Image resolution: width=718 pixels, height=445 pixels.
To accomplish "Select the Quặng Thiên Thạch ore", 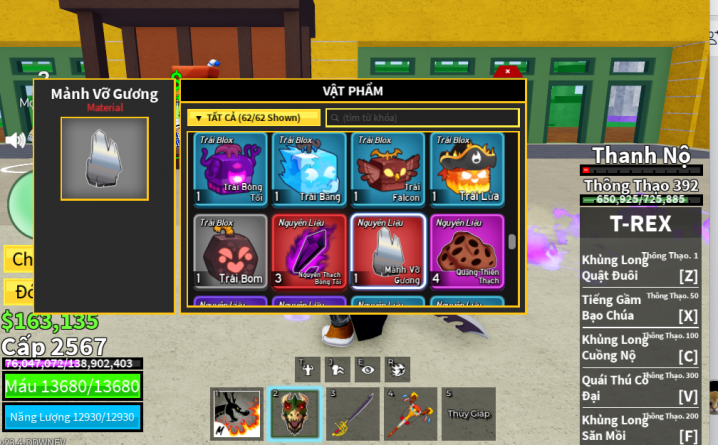I will pos(466,250).
